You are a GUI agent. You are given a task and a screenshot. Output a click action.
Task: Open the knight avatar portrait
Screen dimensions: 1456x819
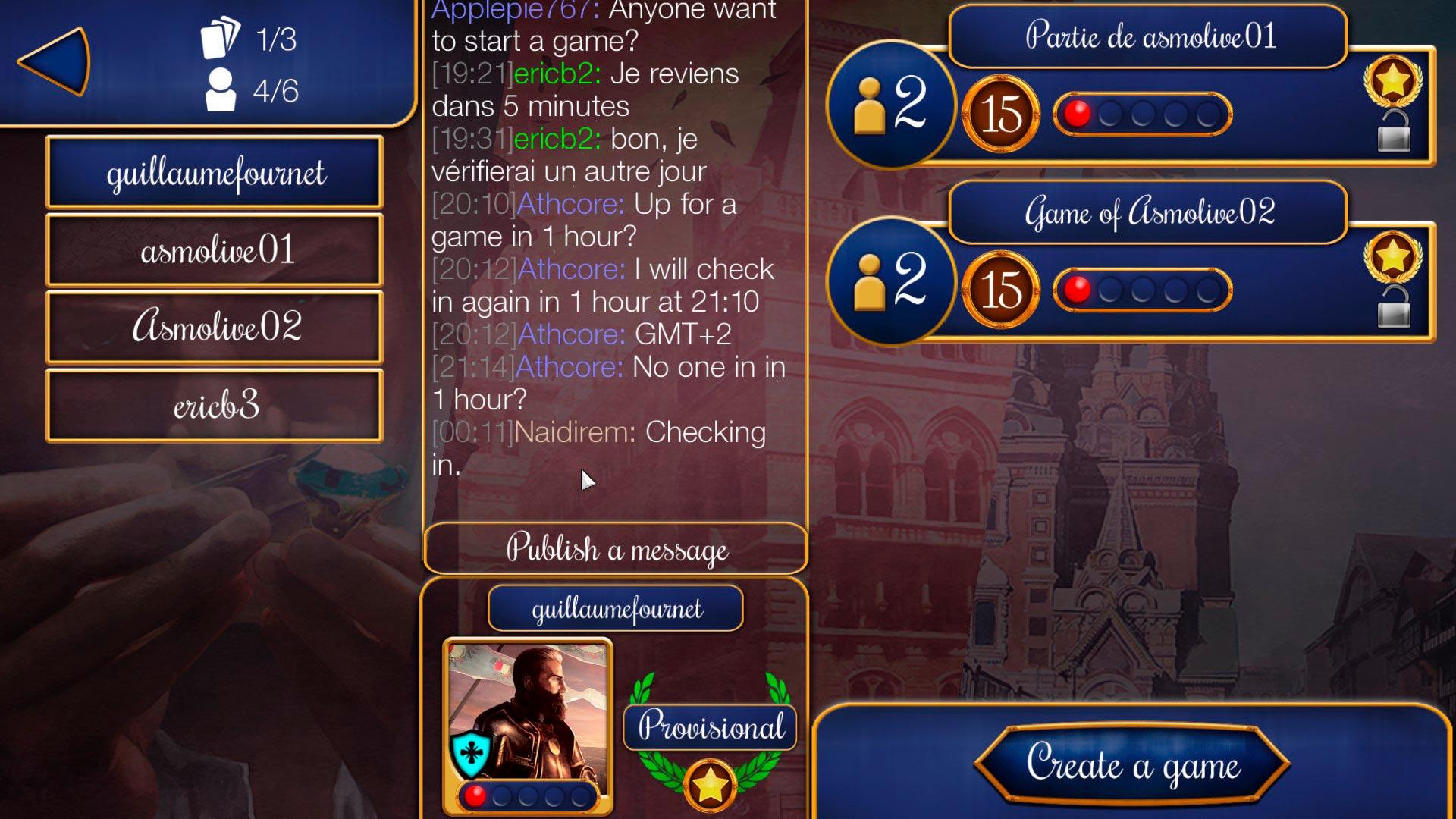click(x=528, y=717)
